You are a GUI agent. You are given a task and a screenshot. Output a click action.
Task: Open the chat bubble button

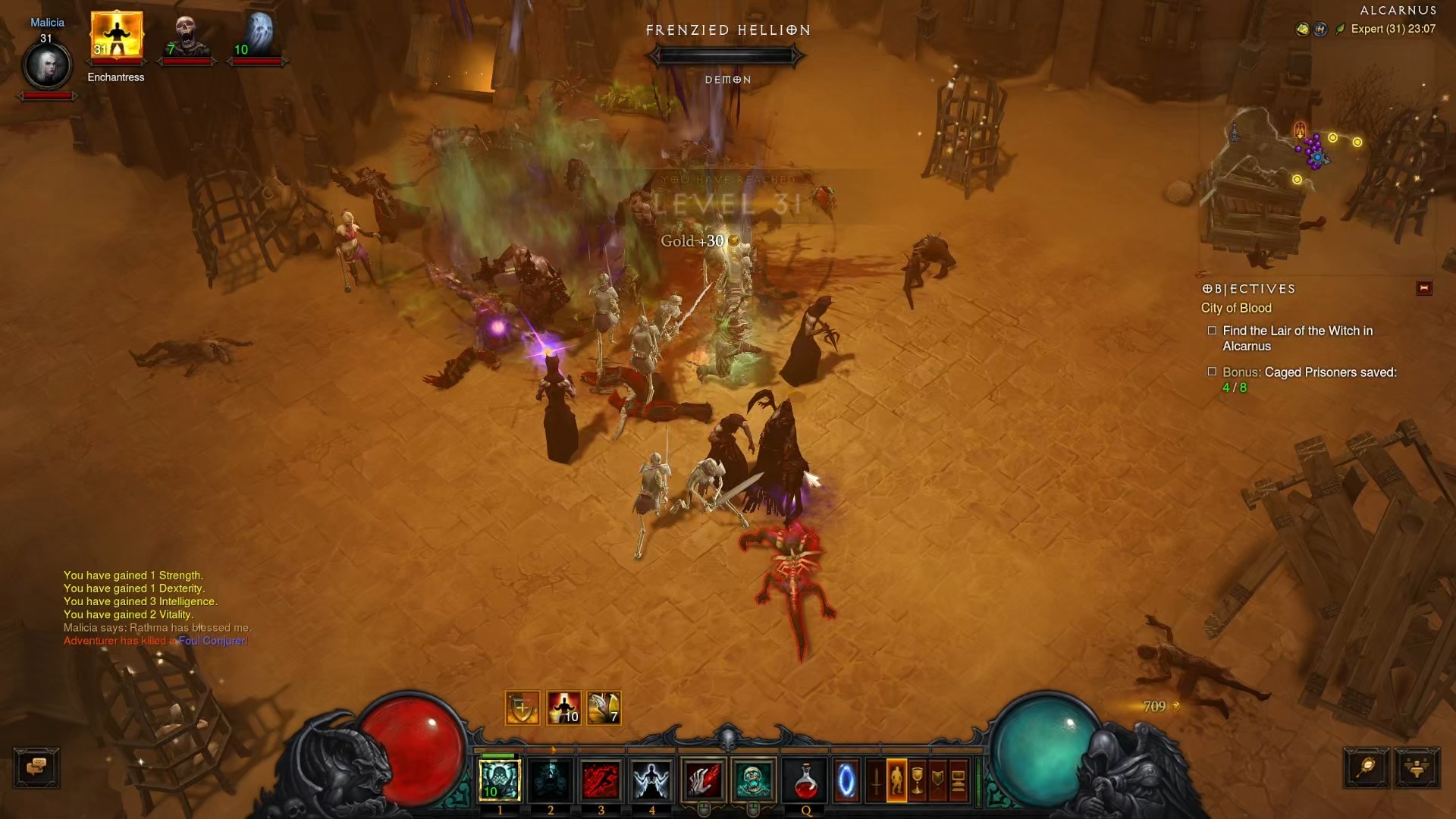click(36, 767)
